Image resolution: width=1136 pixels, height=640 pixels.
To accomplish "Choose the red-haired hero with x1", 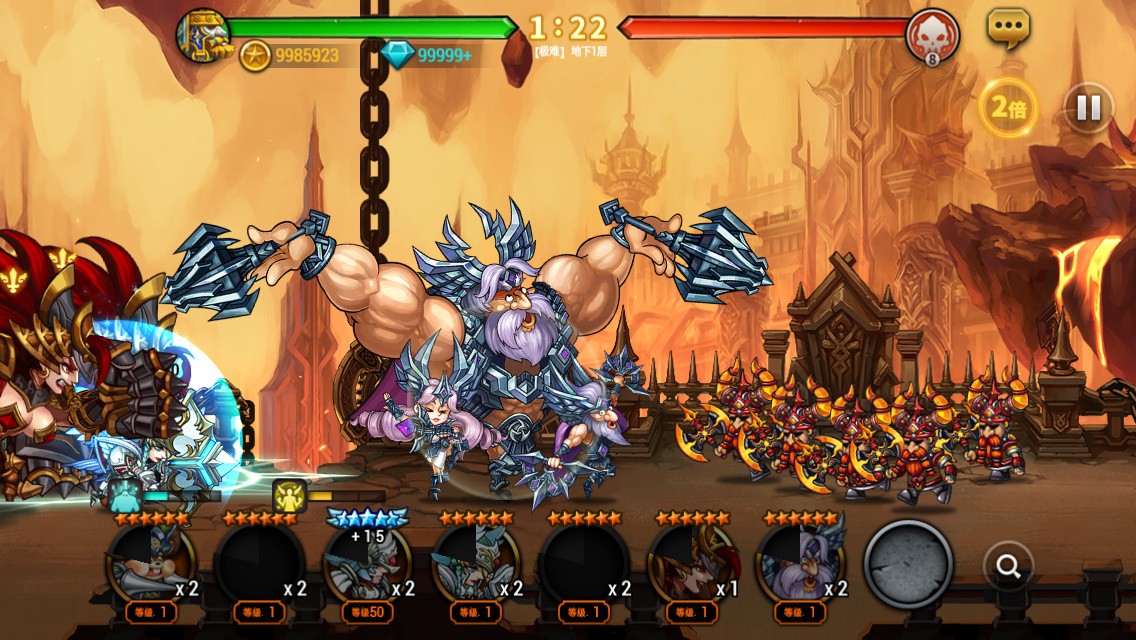I will point(691,564).
